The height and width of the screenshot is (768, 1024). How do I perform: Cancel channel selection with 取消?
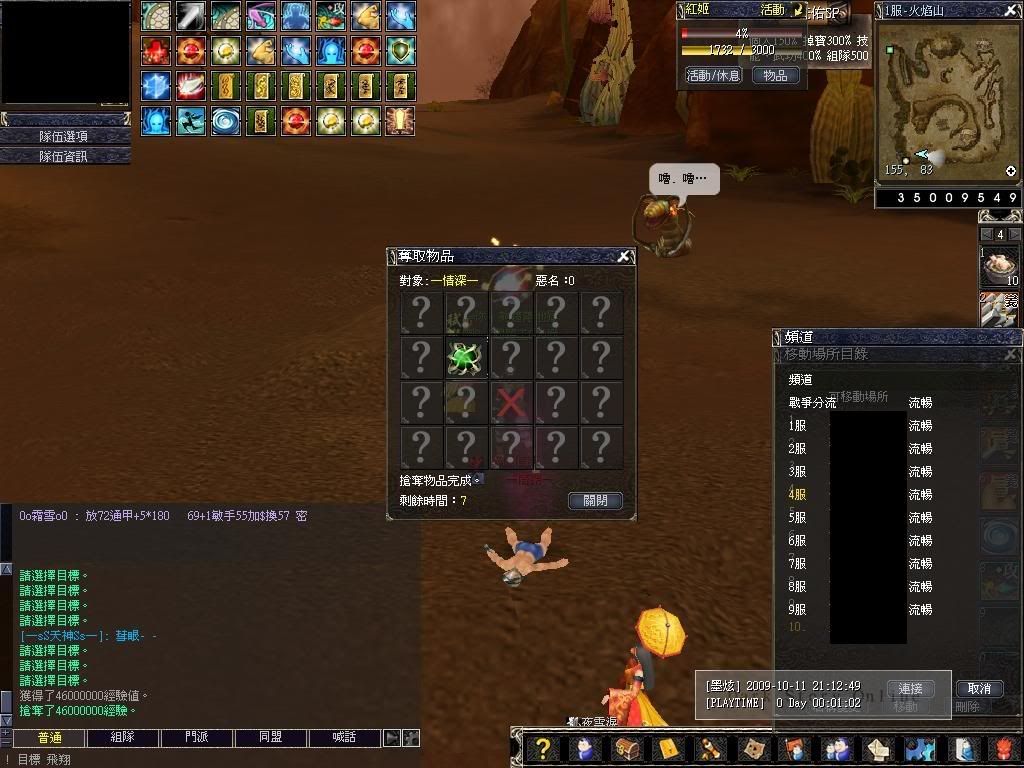point(979,688)
